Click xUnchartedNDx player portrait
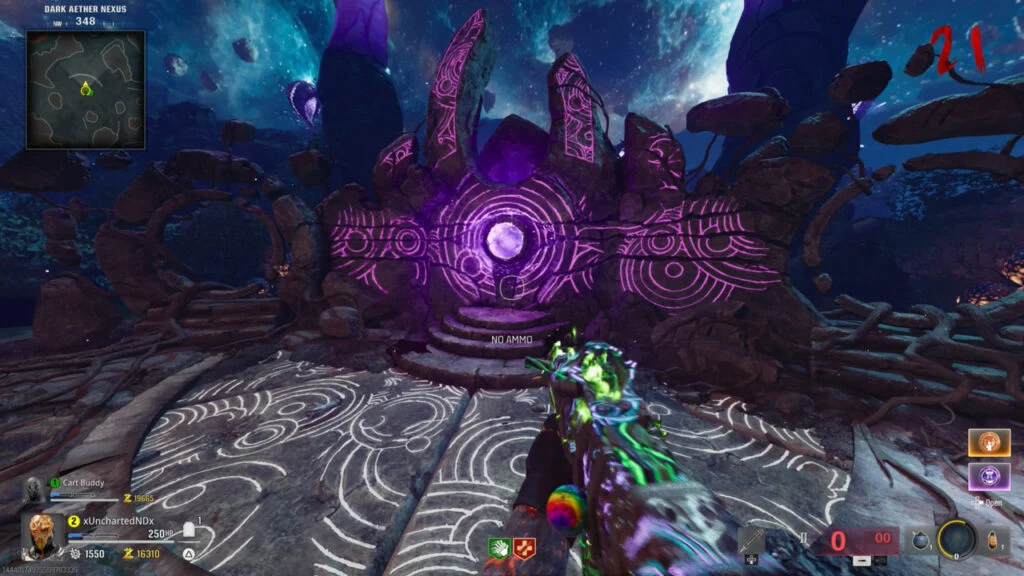 click(x=41, y=533)
